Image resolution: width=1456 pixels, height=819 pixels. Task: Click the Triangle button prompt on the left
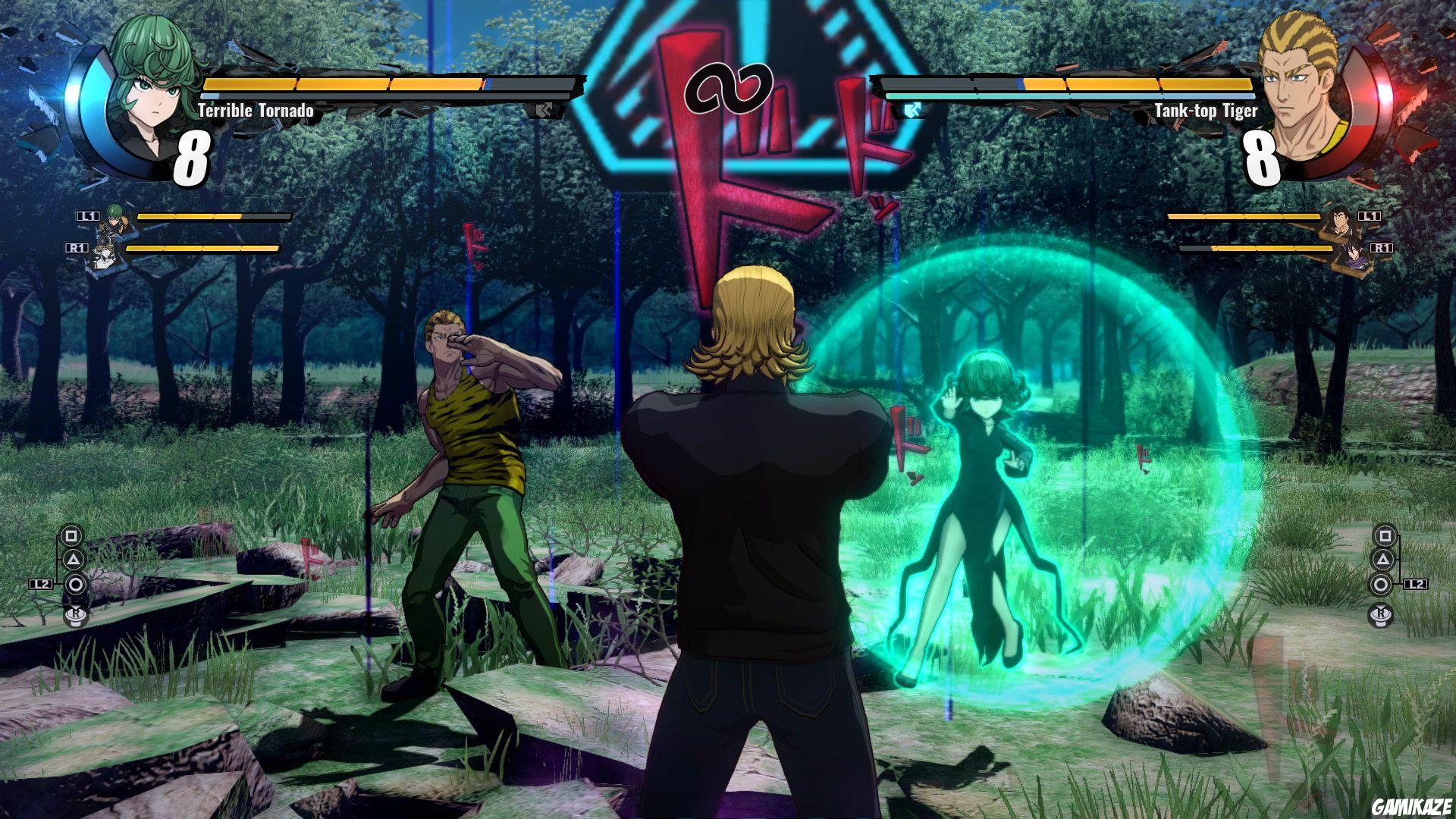point(74,560)
